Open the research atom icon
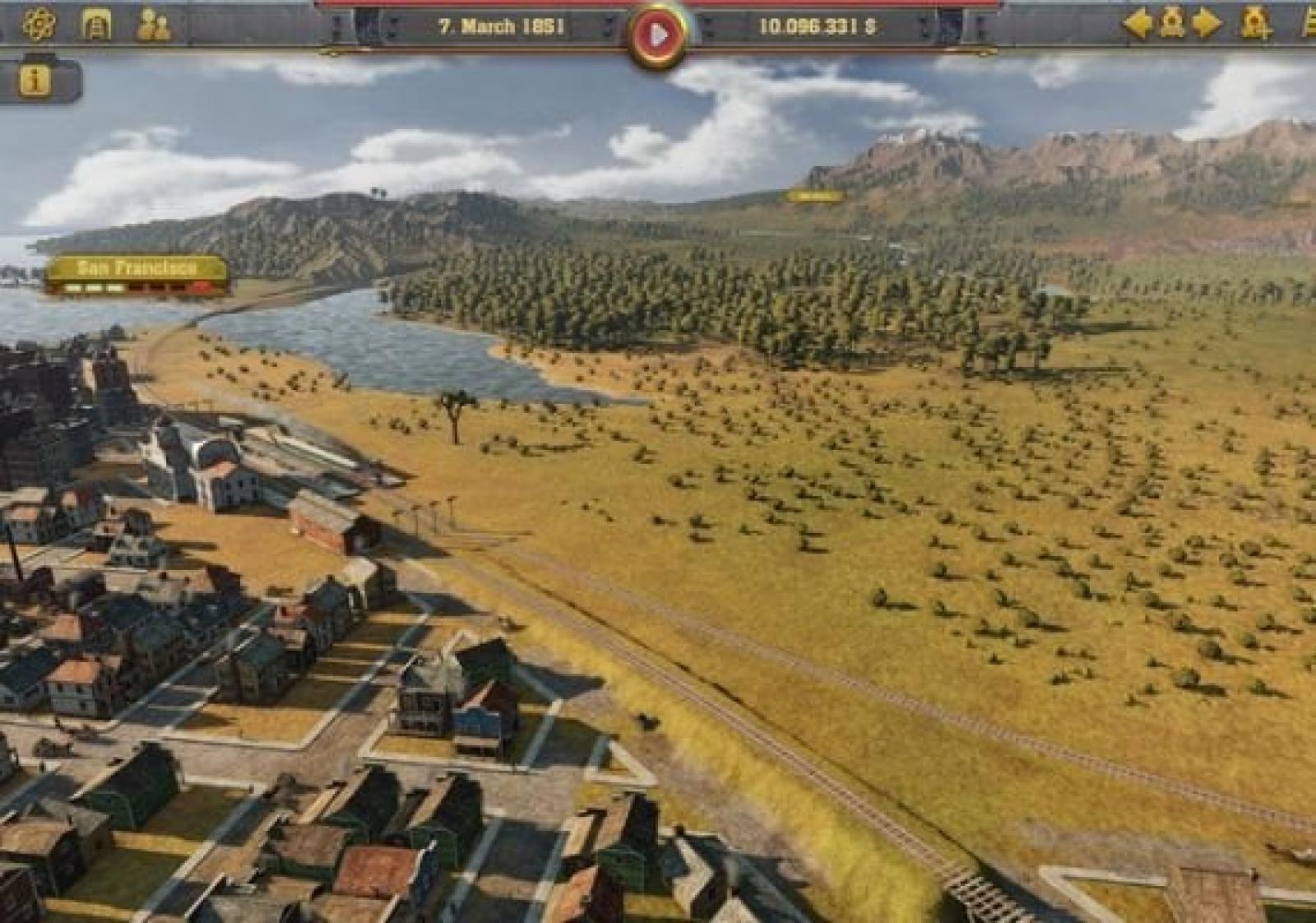 39,25
